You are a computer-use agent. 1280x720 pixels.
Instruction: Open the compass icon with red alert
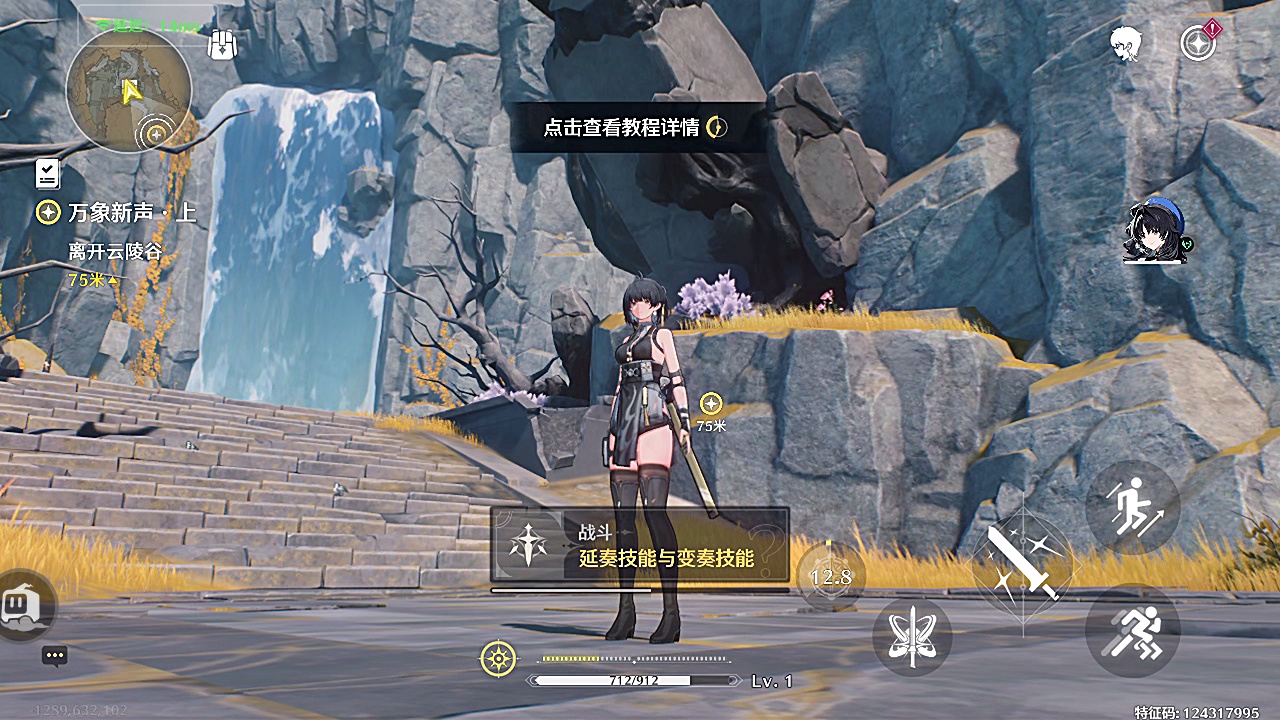tap(1198, 43)
